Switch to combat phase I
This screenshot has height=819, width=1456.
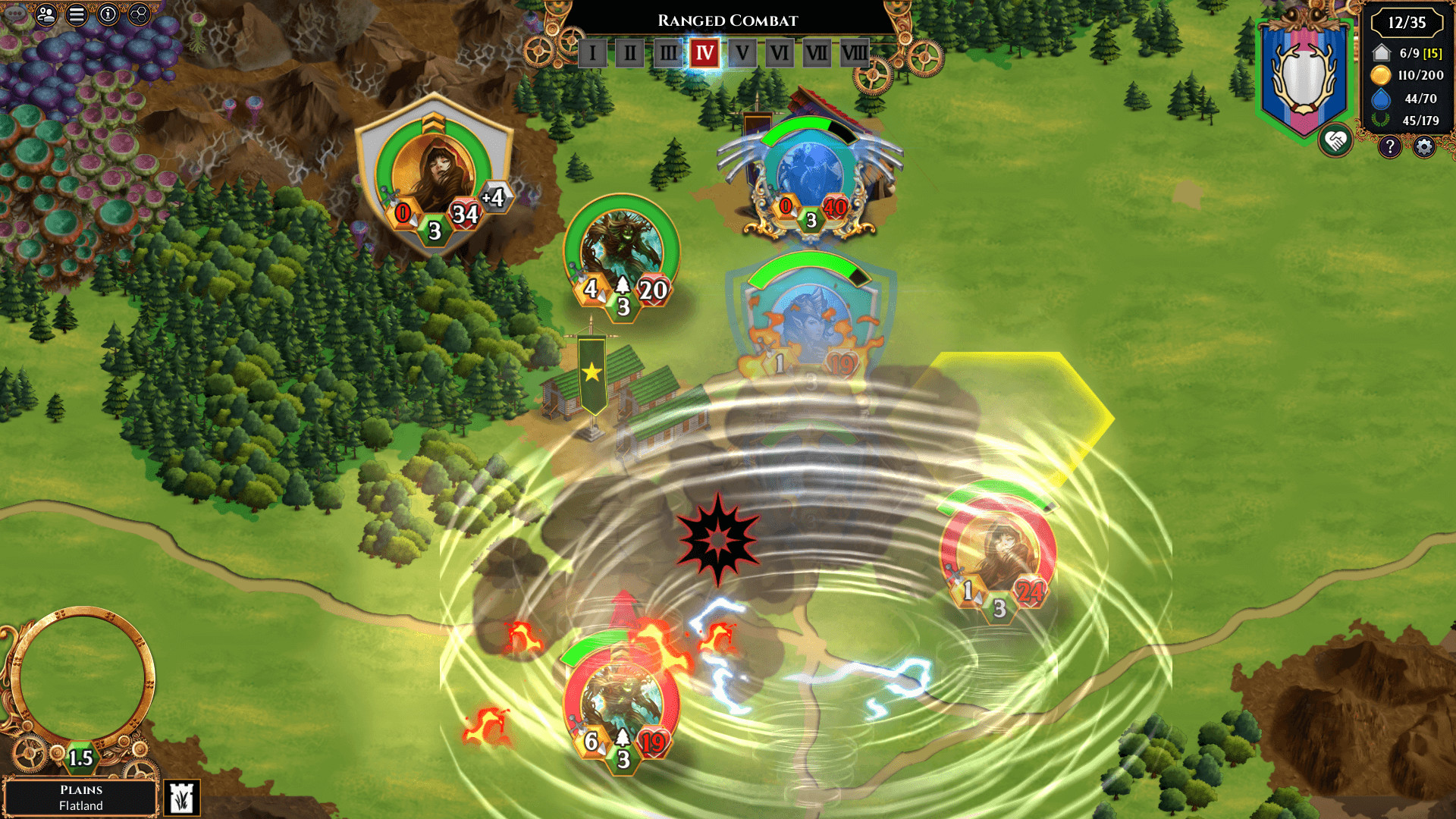point(594,54)
